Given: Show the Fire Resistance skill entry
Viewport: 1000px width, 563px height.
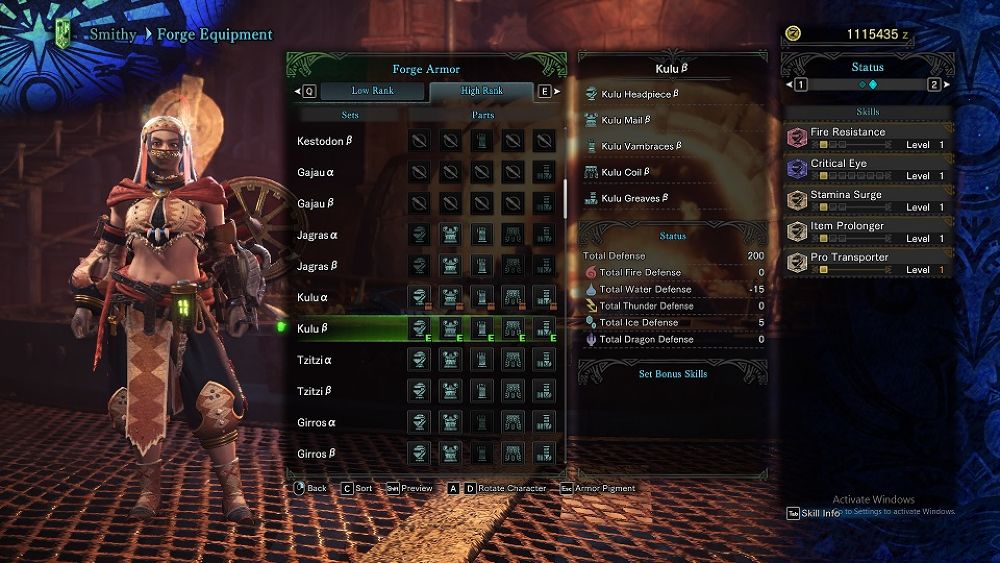Looking at the screenshot, I should (x=867, y=137).
